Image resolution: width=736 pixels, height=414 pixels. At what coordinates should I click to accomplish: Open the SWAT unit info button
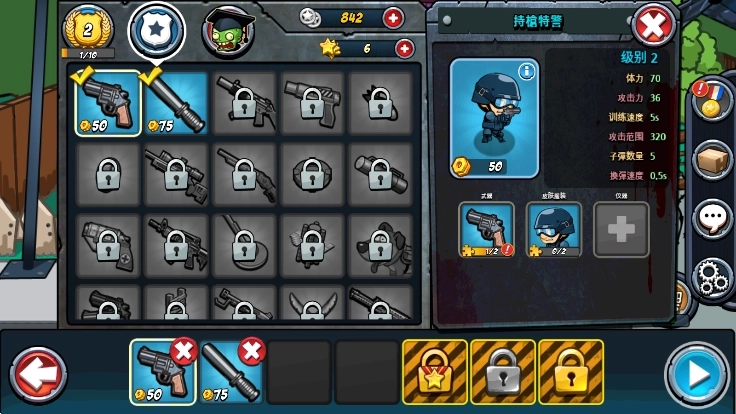click(x=525, y=72)
